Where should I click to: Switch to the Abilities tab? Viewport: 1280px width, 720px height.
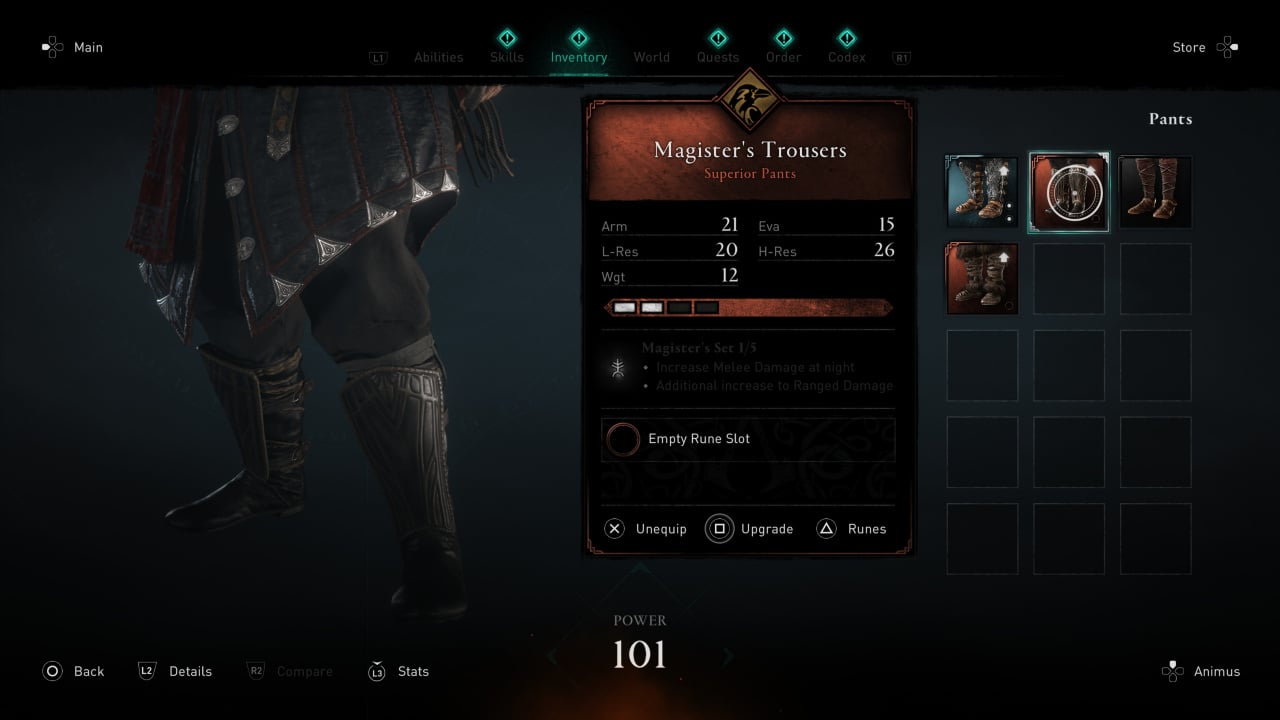(438, 57)
